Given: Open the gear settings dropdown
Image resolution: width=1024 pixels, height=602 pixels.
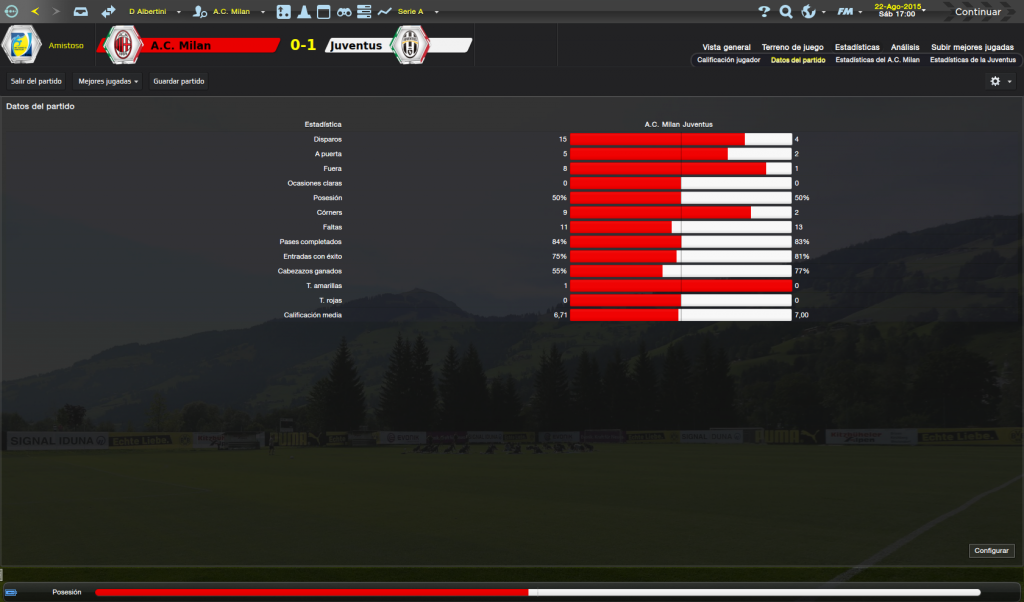Looking at the screenshot, I should tap(1000, 81).
